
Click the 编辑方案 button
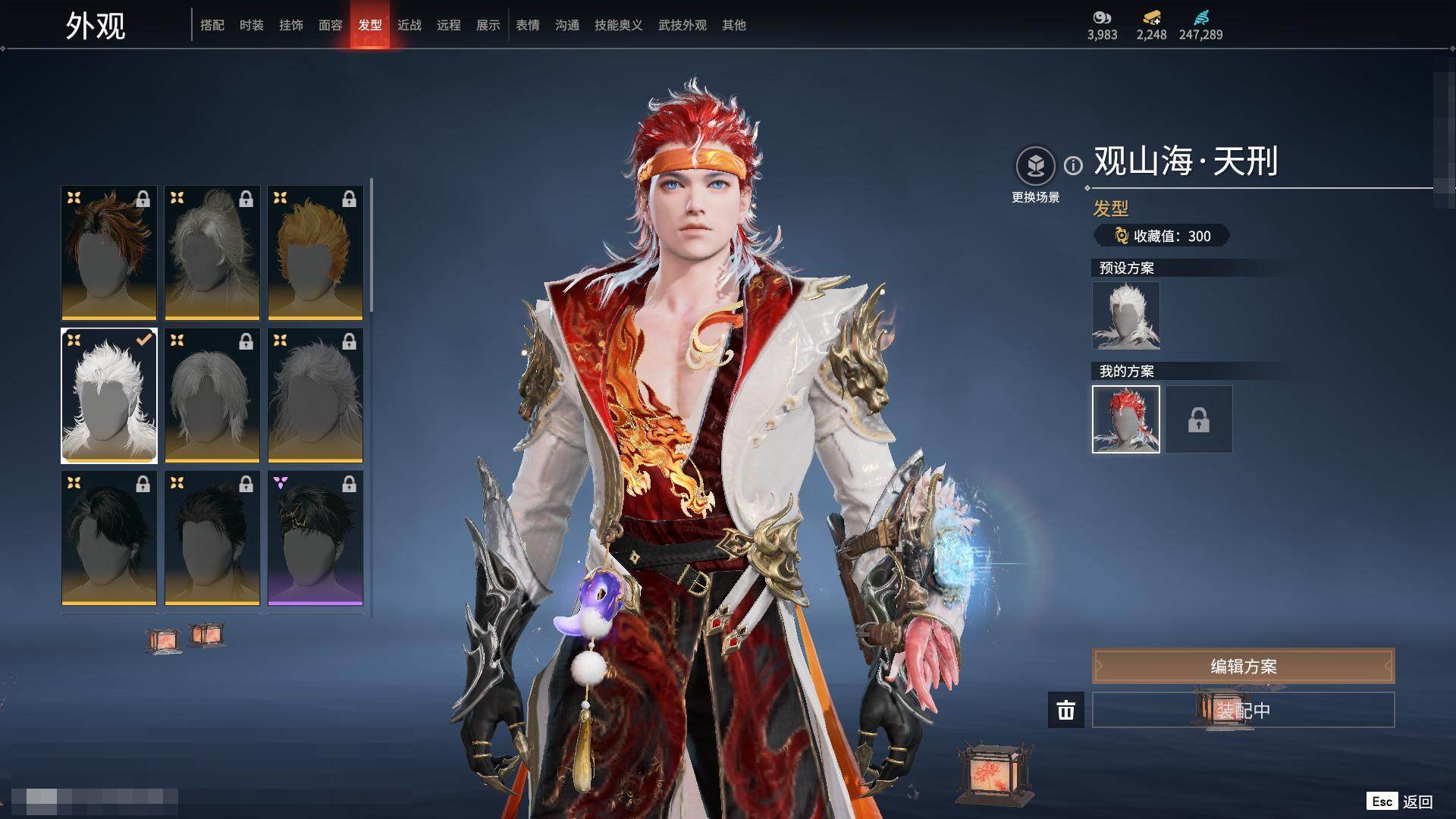pyautogui.click(x=1243, y=666)
